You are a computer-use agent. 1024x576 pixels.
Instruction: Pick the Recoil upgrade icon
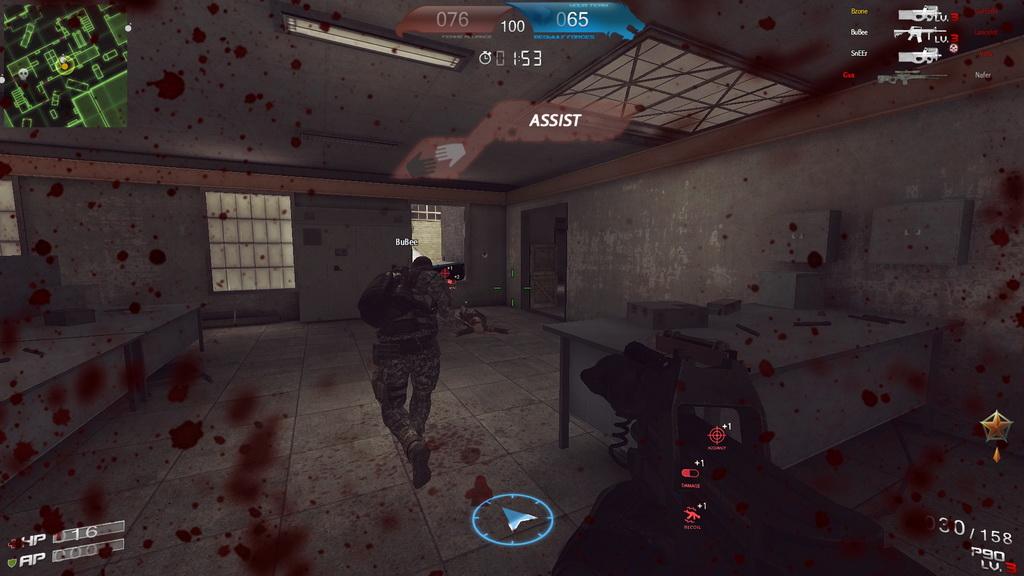690,515
